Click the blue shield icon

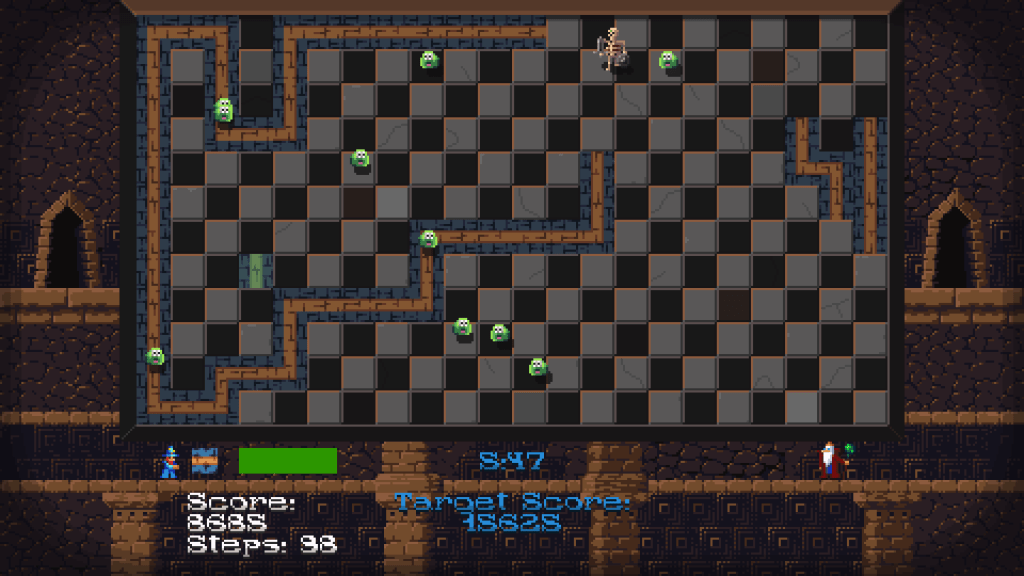tap(204, 461)
